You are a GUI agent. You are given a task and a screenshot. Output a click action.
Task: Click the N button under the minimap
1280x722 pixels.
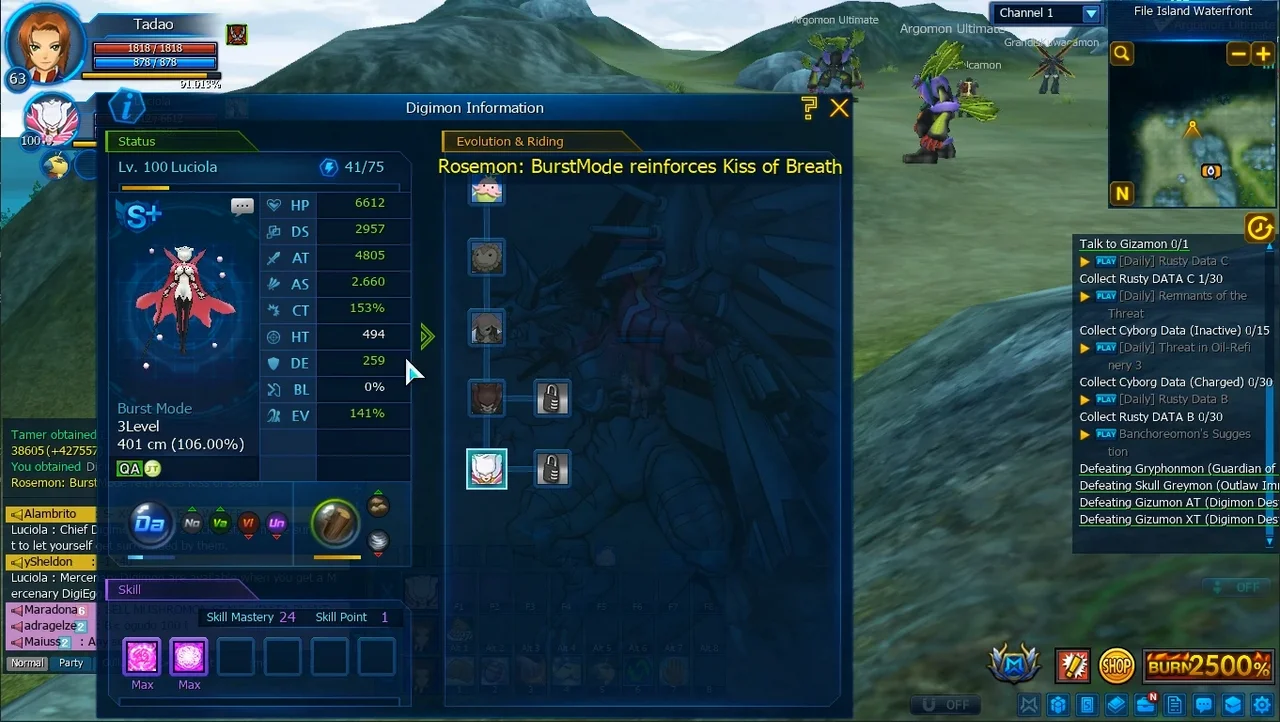click(x=1122, y=194)
